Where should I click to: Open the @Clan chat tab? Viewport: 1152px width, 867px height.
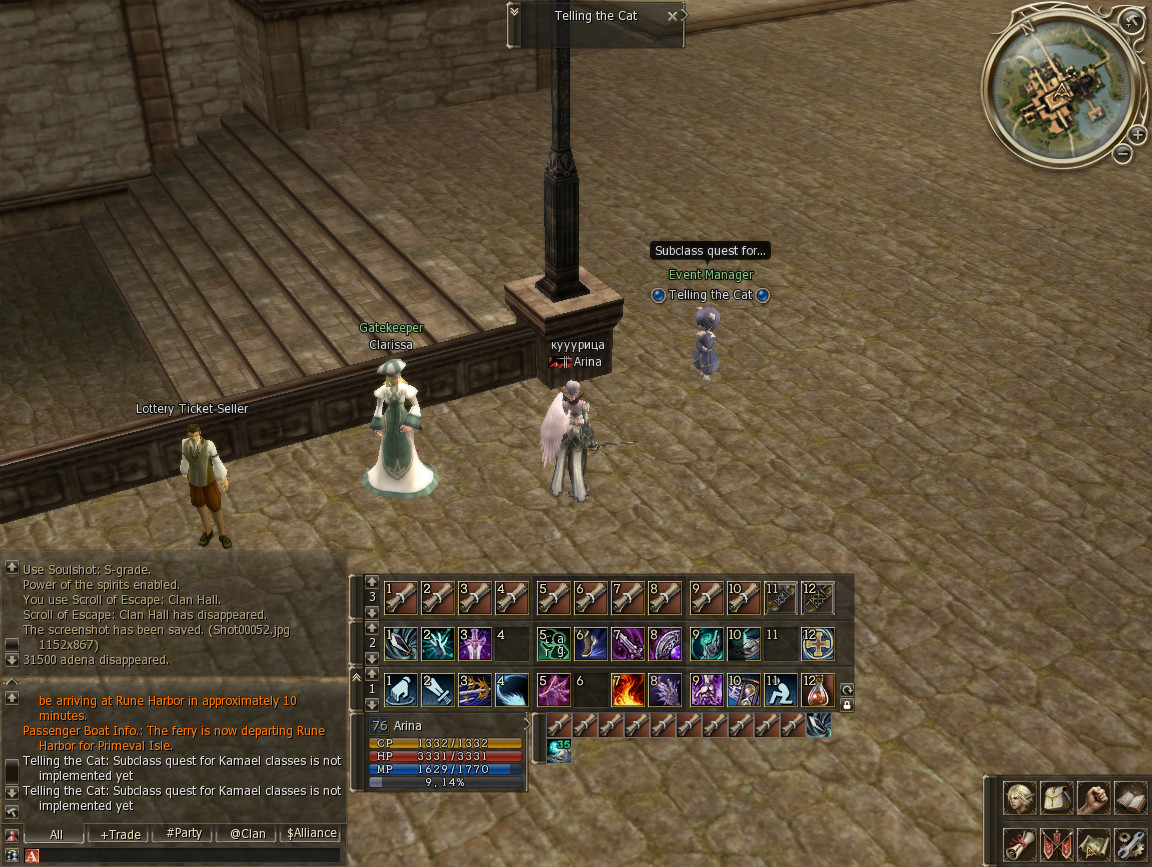pos(247,834)
